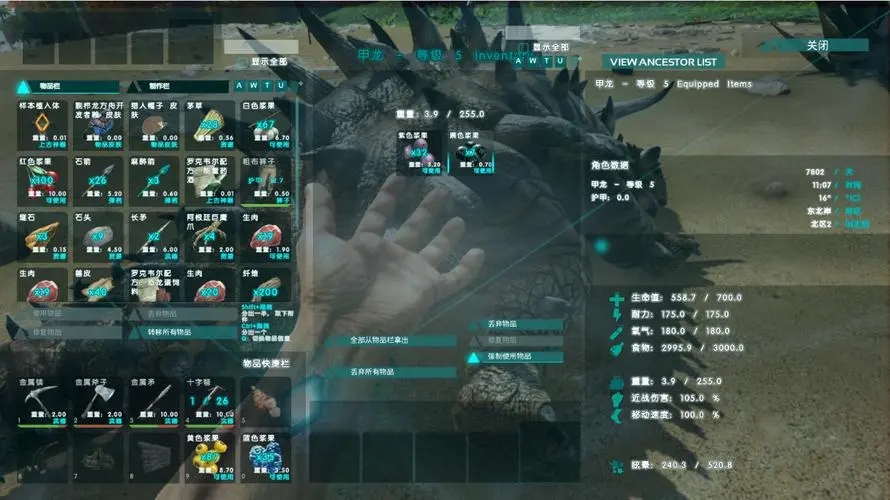Select the 黄色浆果 yellow berries hotbar slot
This screenshot has height=500, width=890.
[209, 457]
